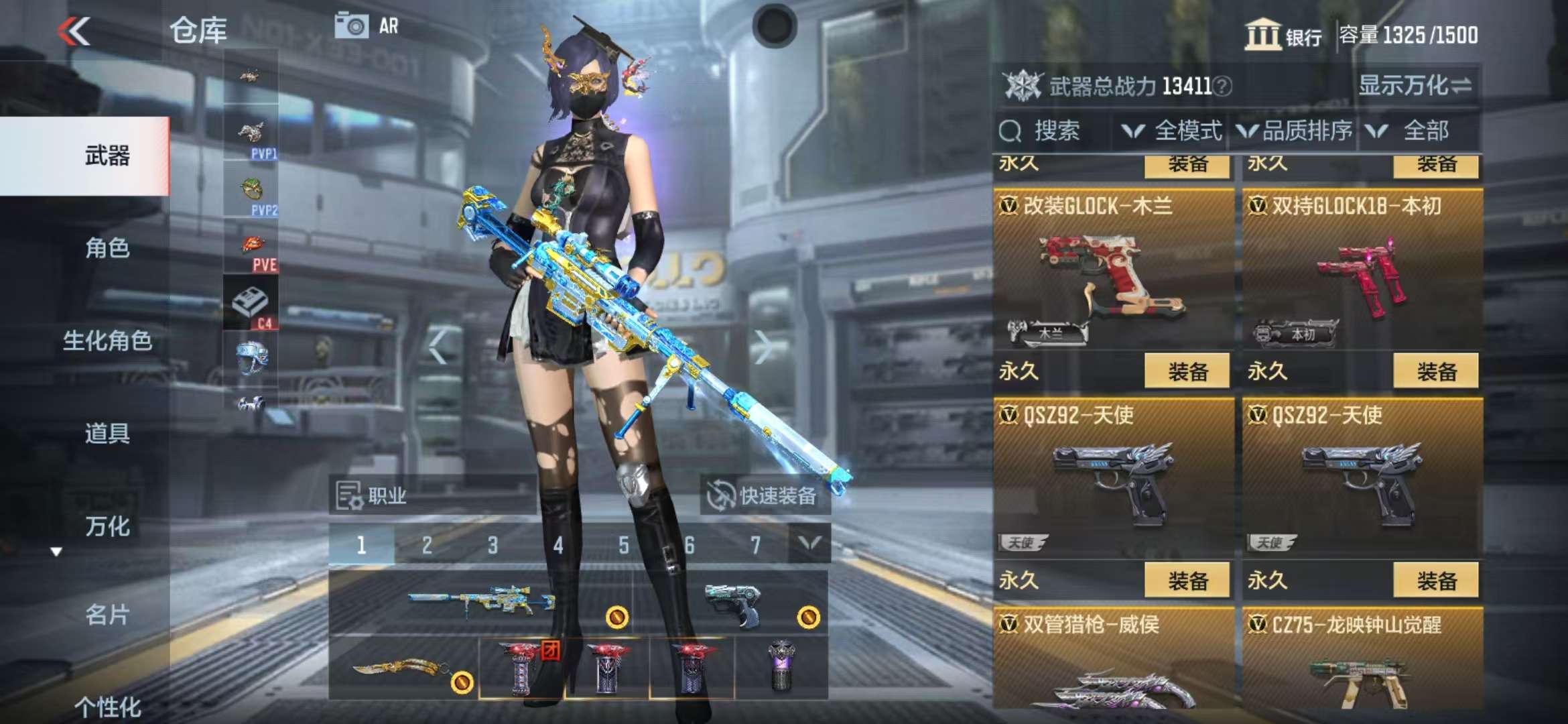
Task: Switch to the 万化 tab
Action: tap(107, 526)
